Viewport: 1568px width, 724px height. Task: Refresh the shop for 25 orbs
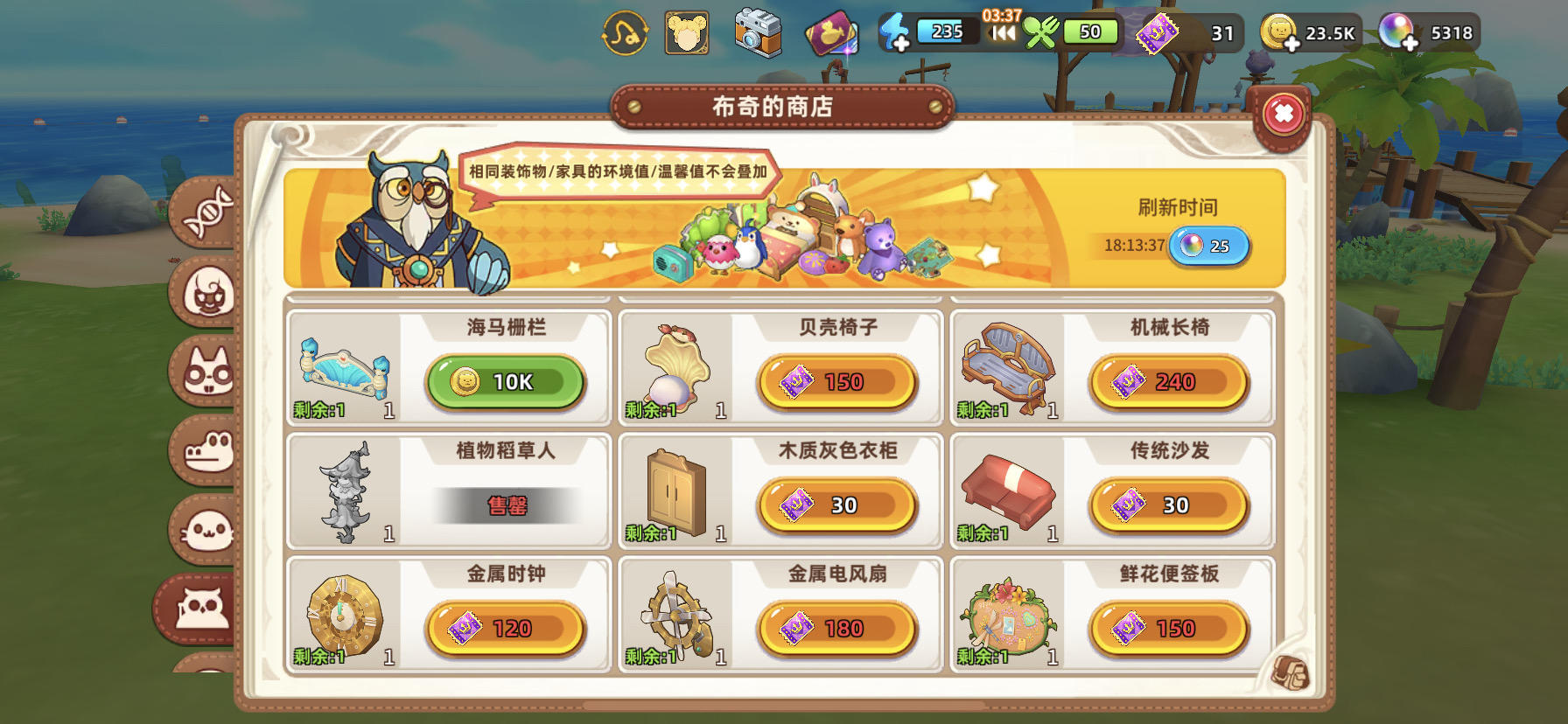click(x=1210, y=247)
